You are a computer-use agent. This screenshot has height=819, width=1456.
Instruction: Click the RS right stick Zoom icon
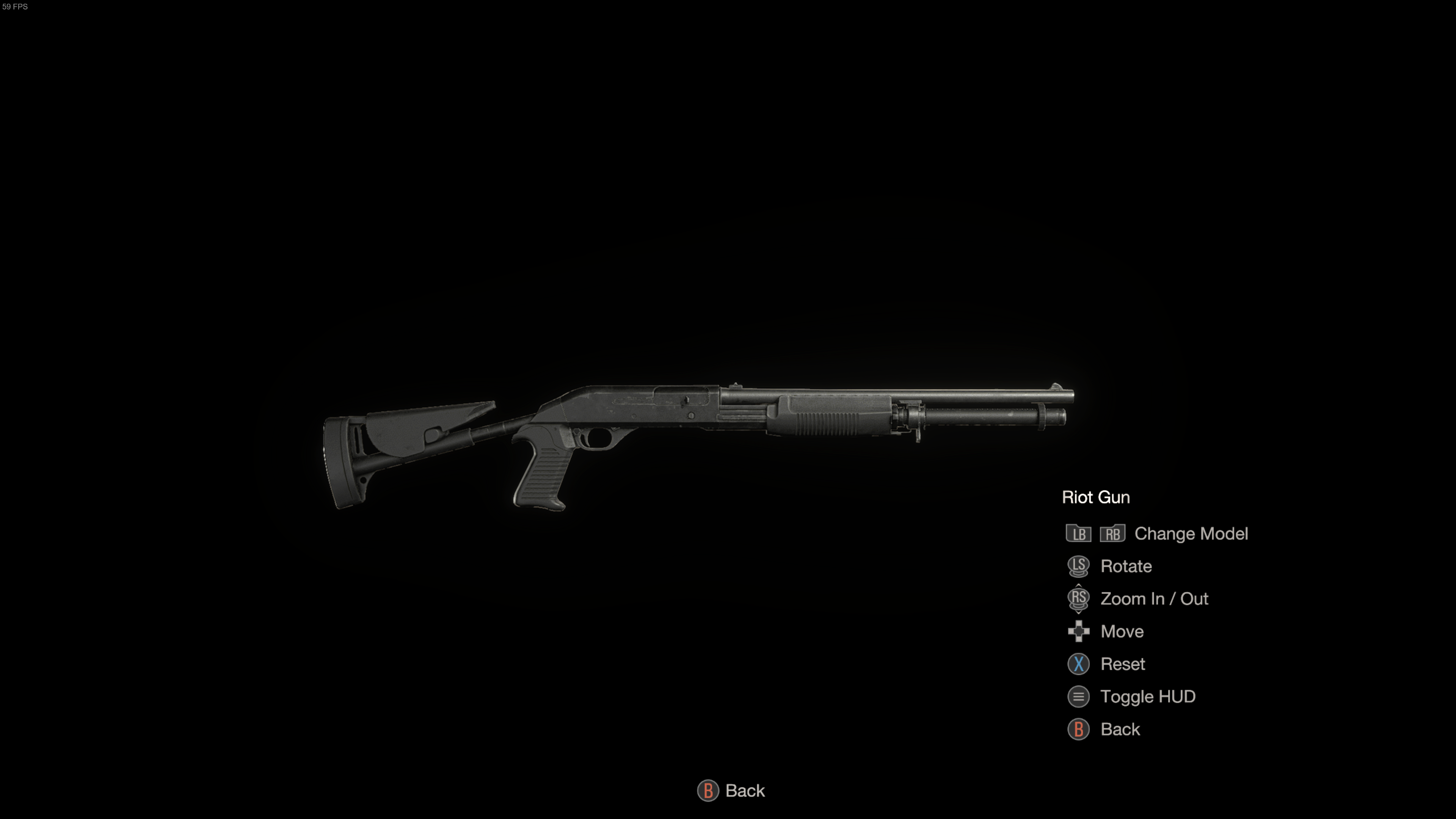(x=1078, y=599)
